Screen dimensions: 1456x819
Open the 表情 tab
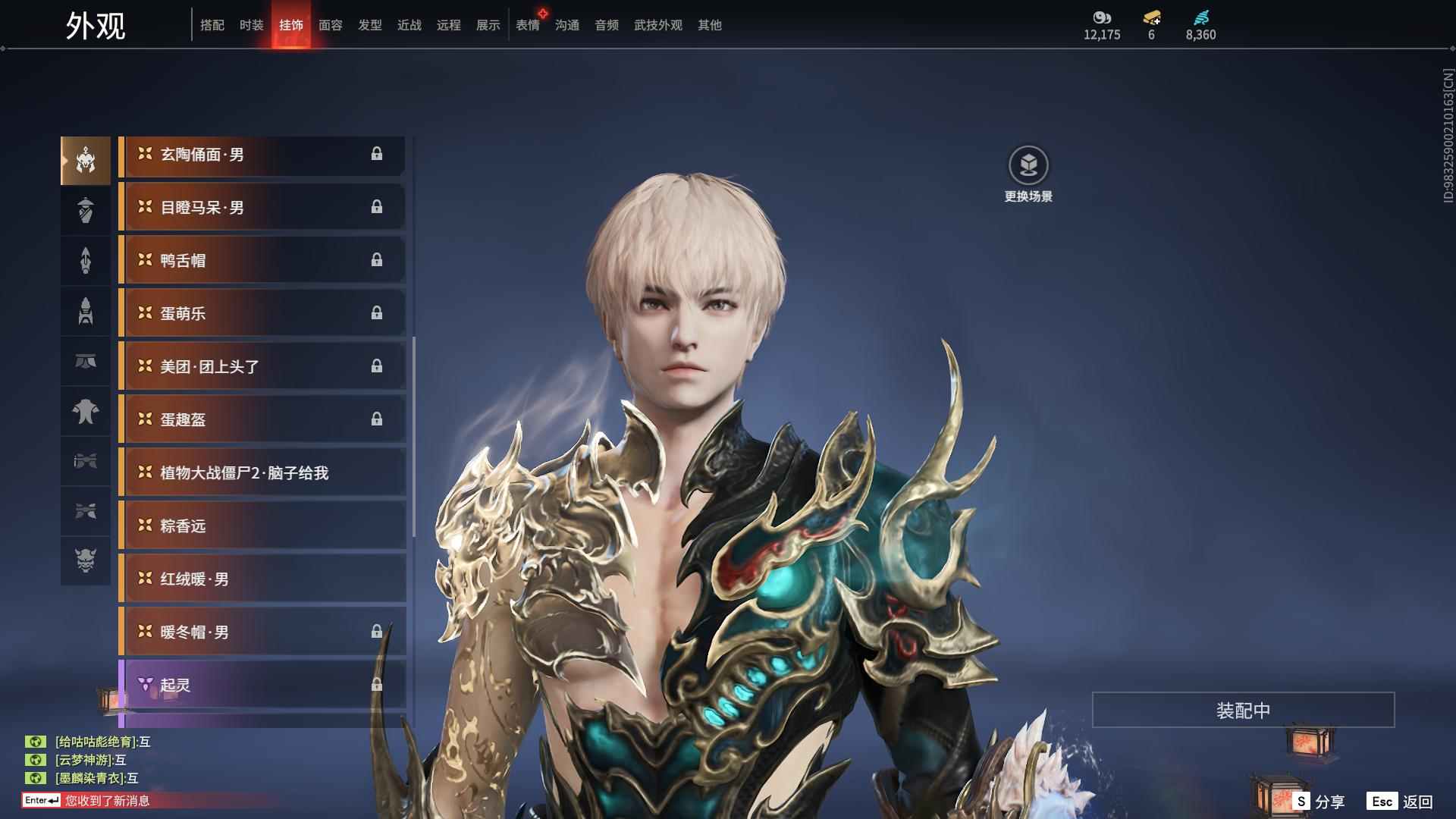(528, 25)
